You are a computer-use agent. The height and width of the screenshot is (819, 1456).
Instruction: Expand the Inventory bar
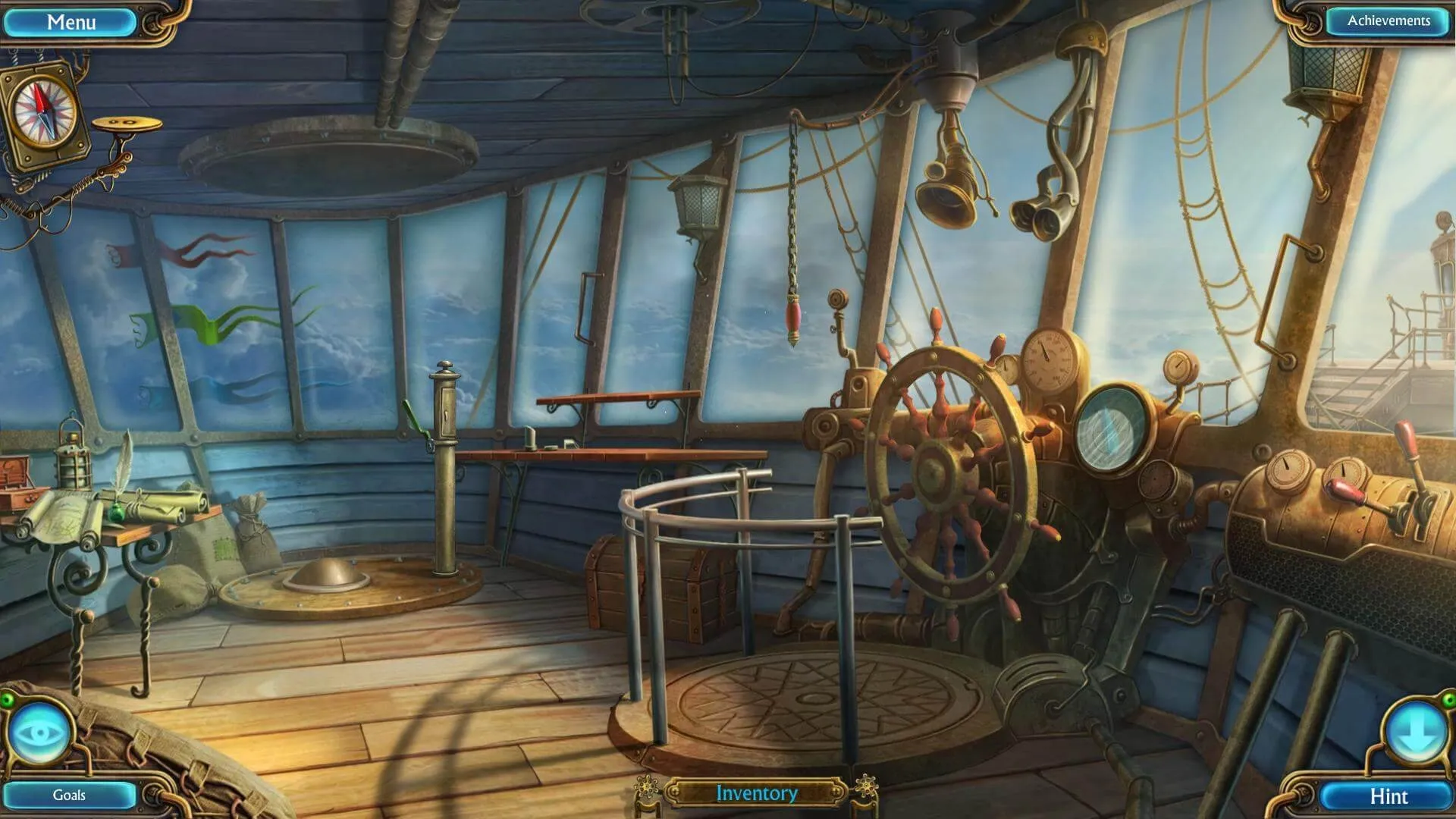pos(756,793)
